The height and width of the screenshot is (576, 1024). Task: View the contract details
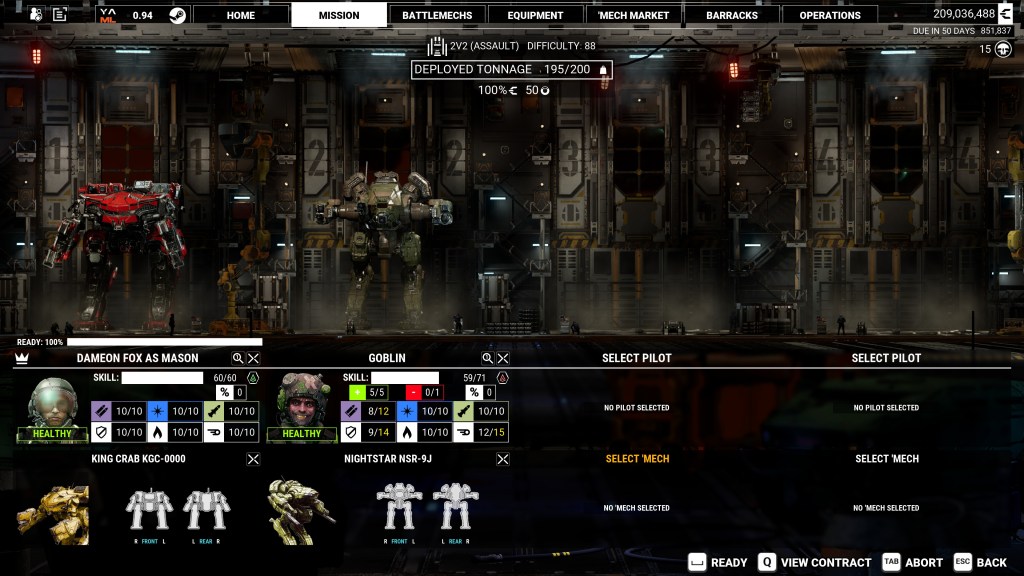point(815,562)
